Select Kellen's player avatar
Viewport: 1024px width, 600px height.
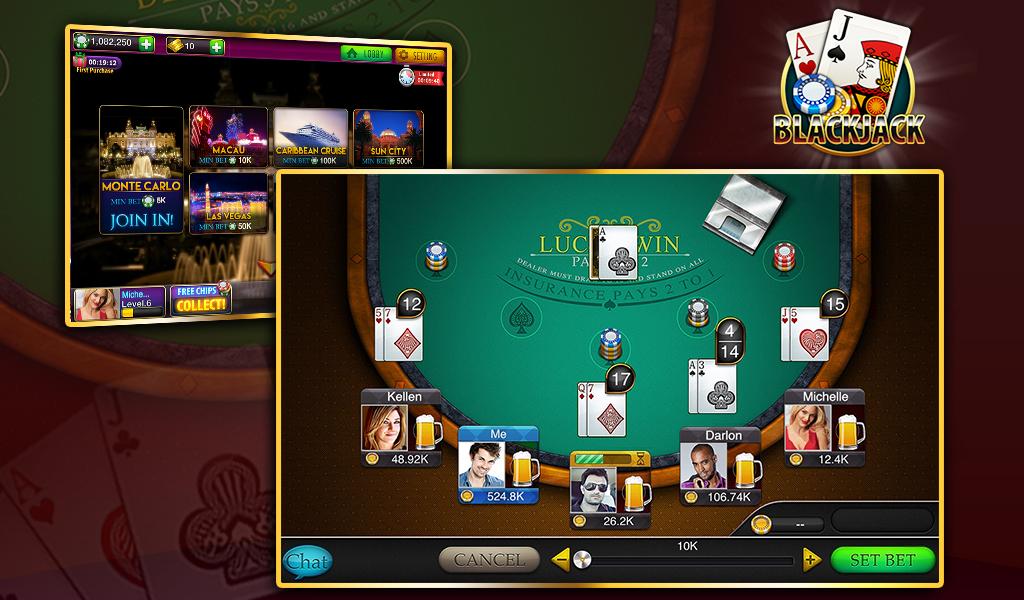(385, 428)
